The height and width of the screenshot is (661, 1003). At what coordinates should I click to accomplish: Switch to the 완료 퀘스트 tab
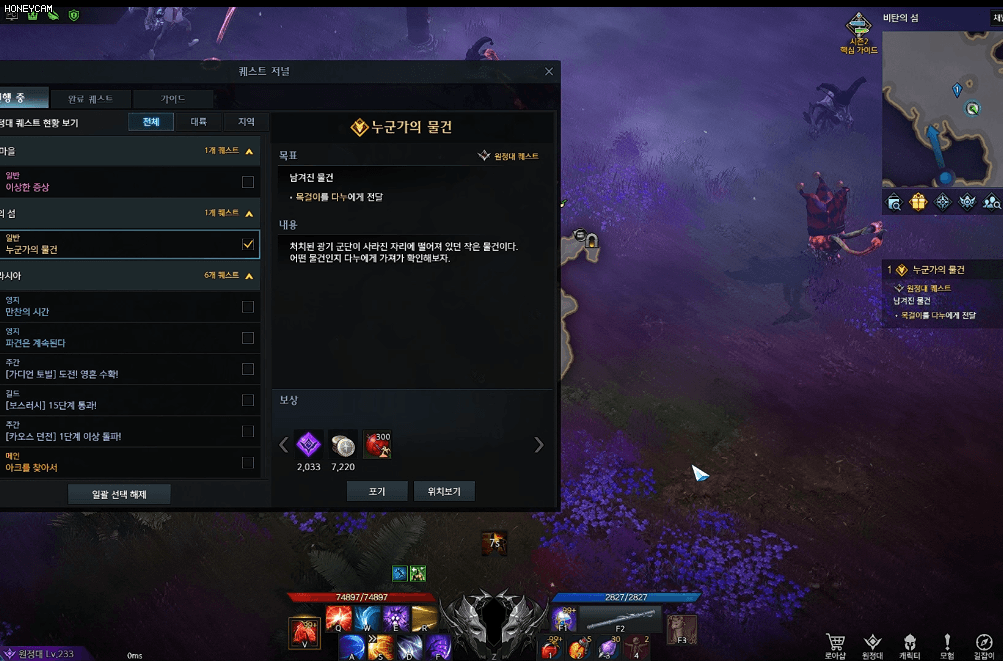tap(90, 99)
